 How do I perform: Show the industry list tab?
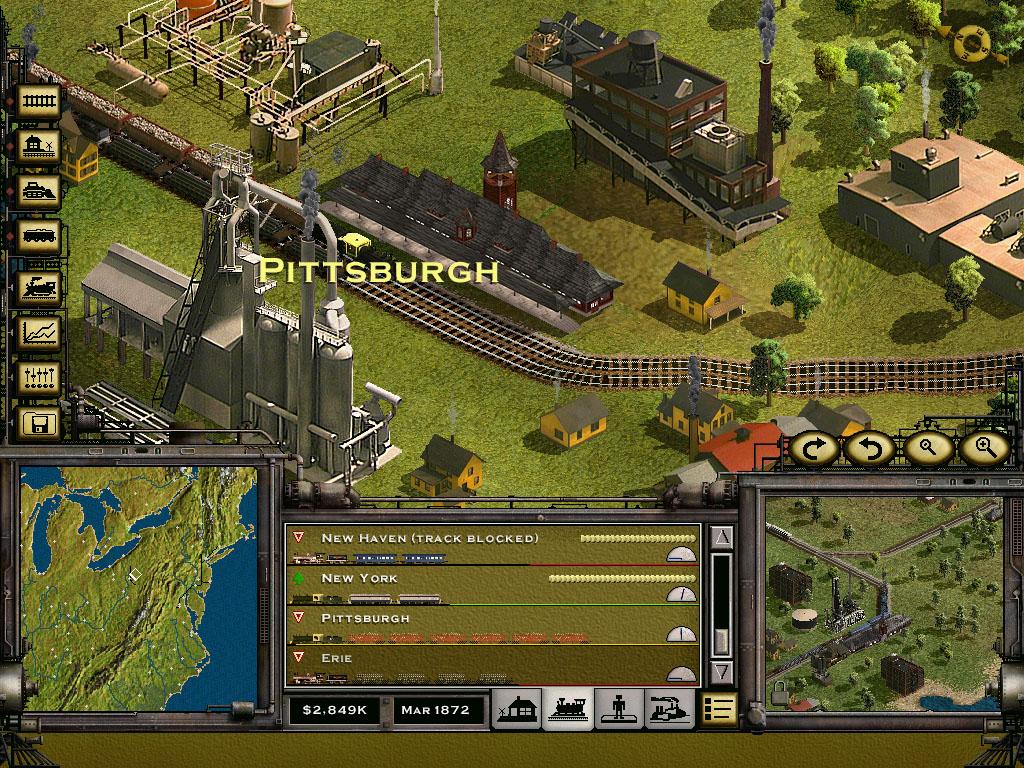pos(669,709)
